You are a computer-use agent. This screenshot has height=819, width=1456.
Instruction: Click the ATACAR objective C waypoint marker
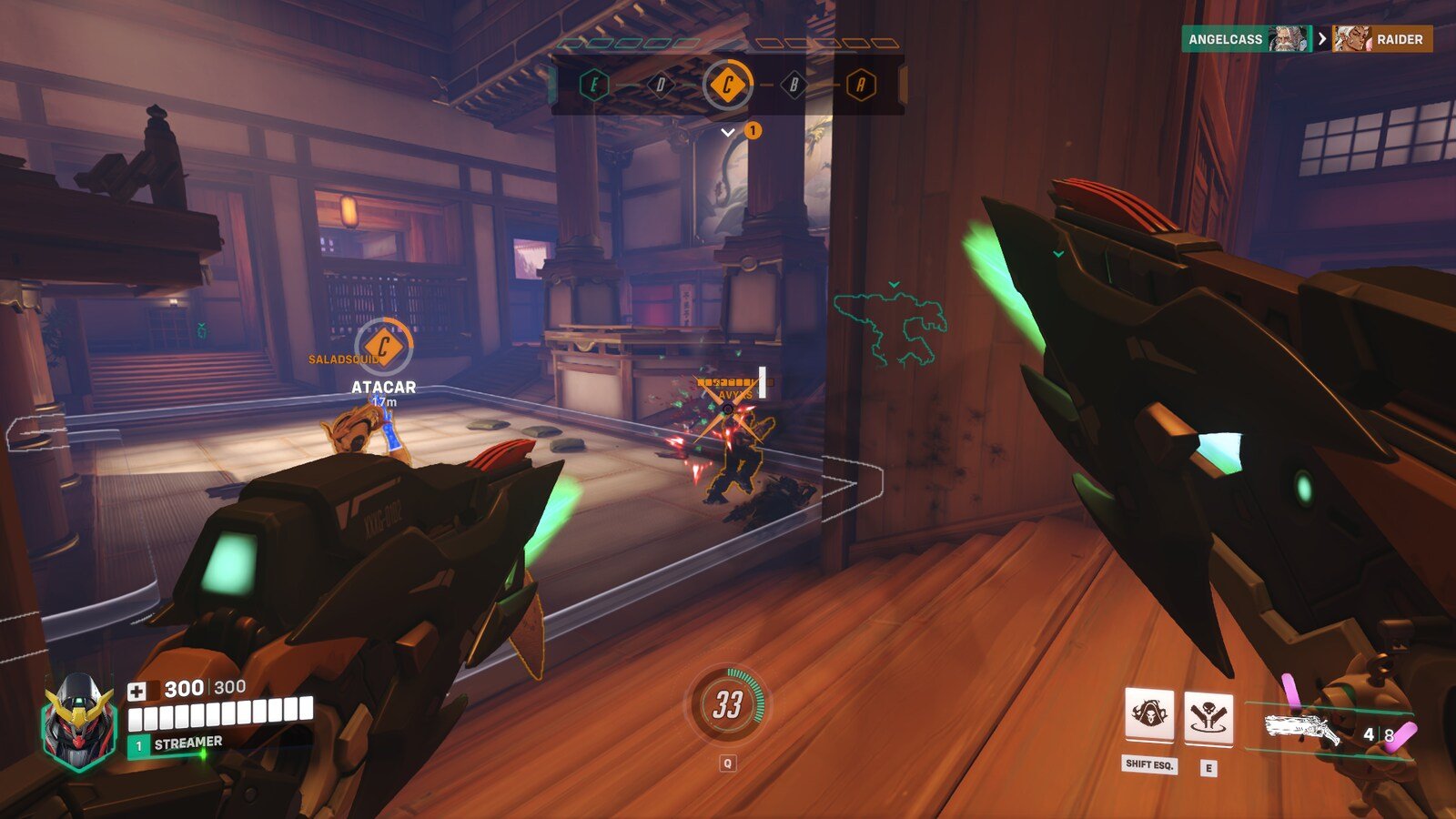pyautogui.click(x=383, y=347)
